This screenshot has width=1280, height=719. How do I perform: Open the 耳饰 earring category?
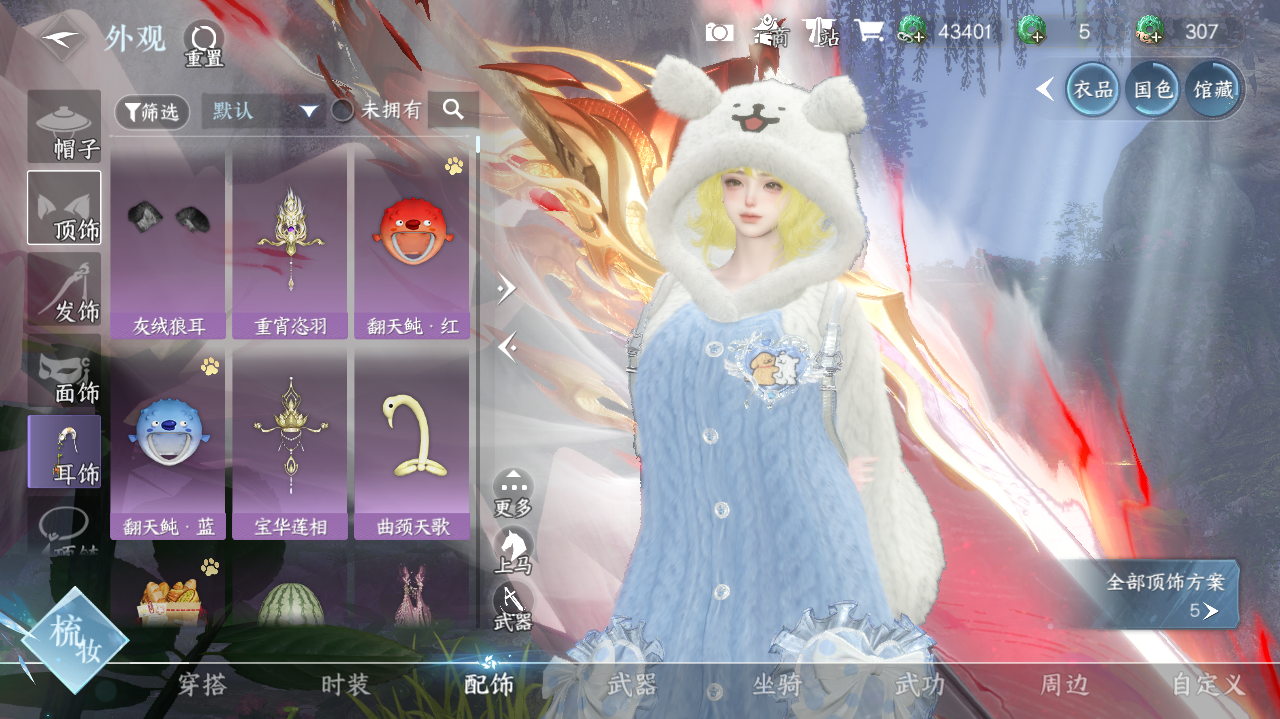[64, 452]
